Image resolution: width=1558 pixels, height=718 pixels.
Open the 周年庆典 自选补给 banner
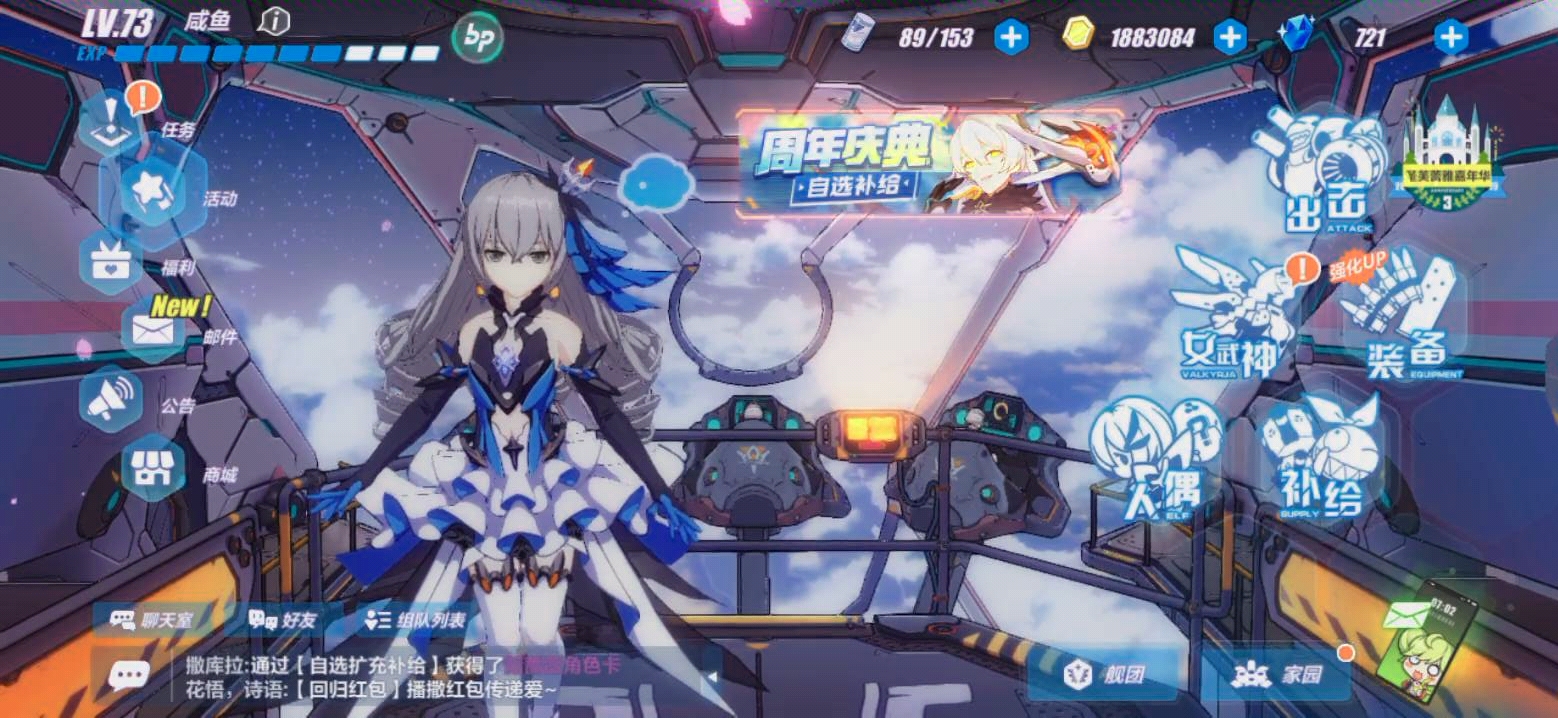pos(928,164)
